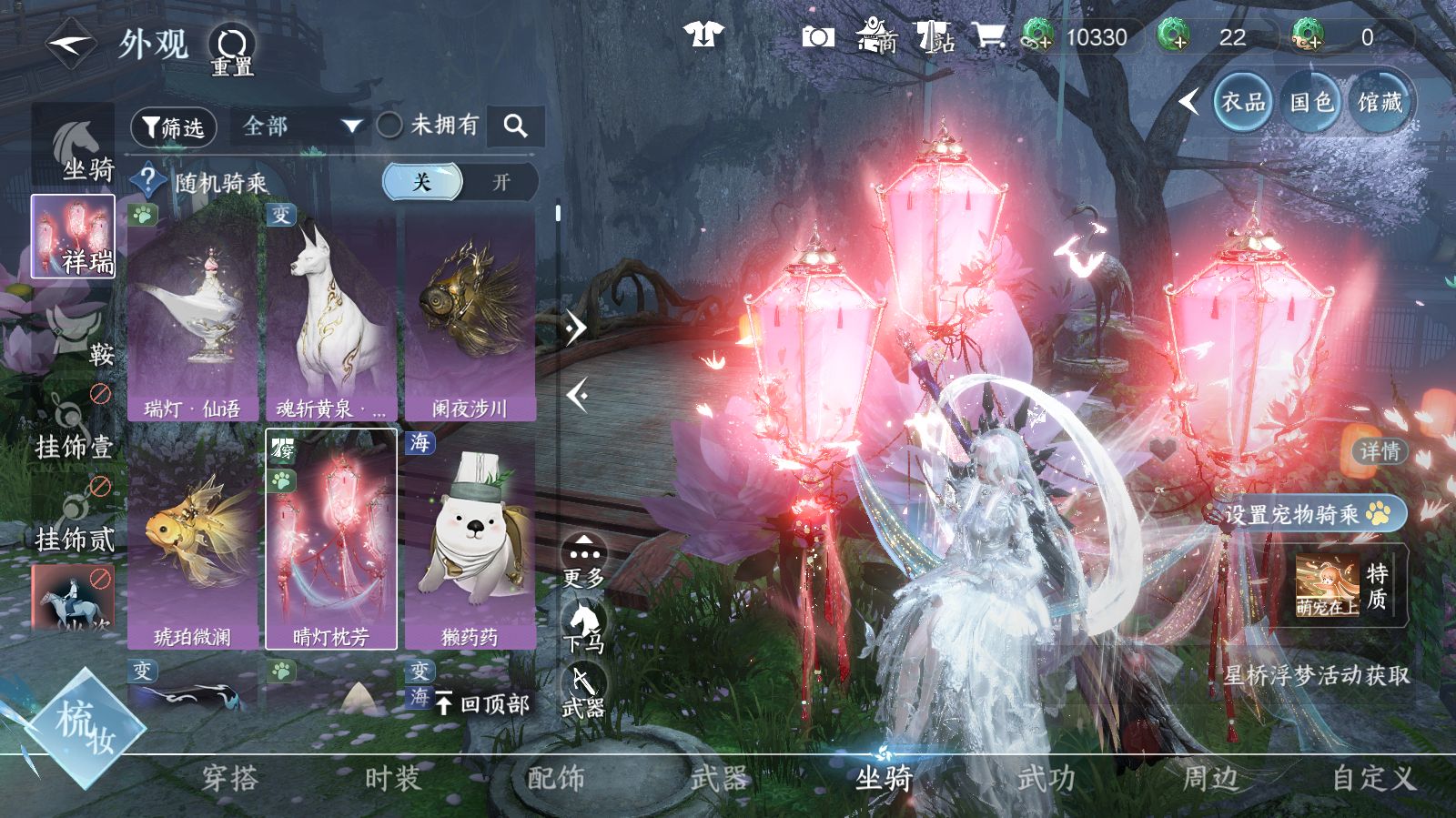This screenshot has height=818, width=1456.
Task: Open the 衣品 round button
Action: (x=1243, y=103)
